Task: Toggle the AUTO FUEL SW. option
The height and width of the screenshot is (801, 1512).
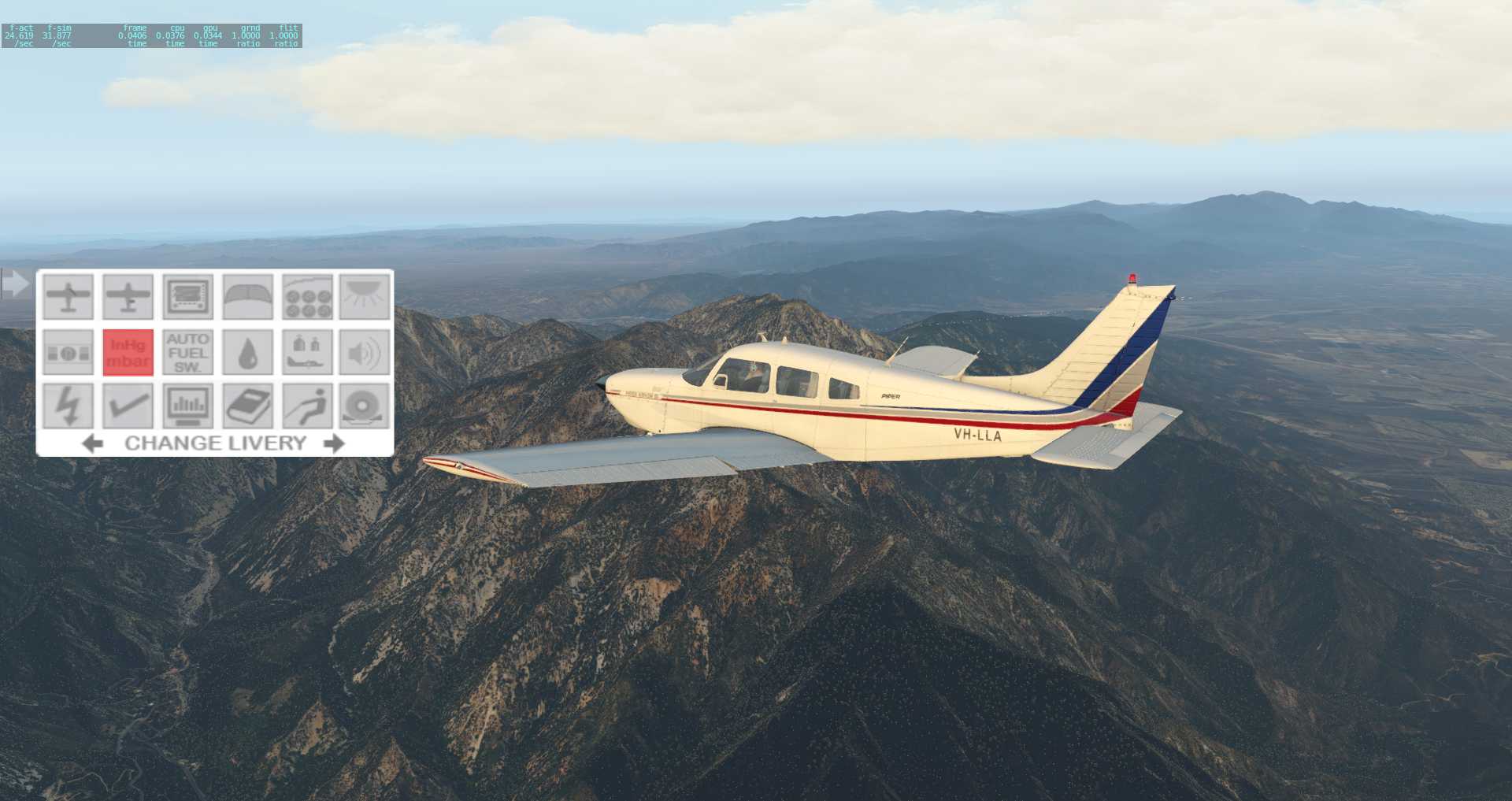Action: point(187,352)
